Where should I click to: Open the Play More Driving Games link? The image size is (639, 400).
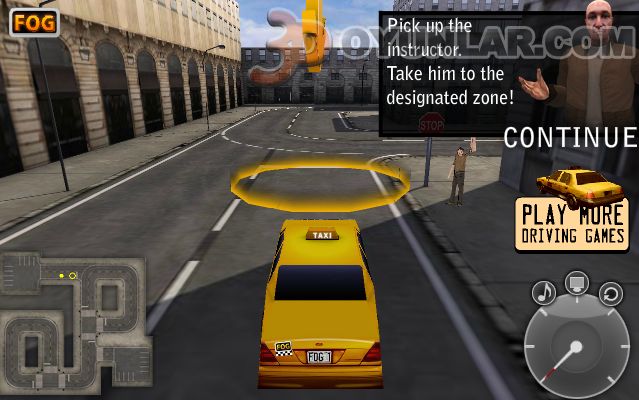(x=572, y=223)
